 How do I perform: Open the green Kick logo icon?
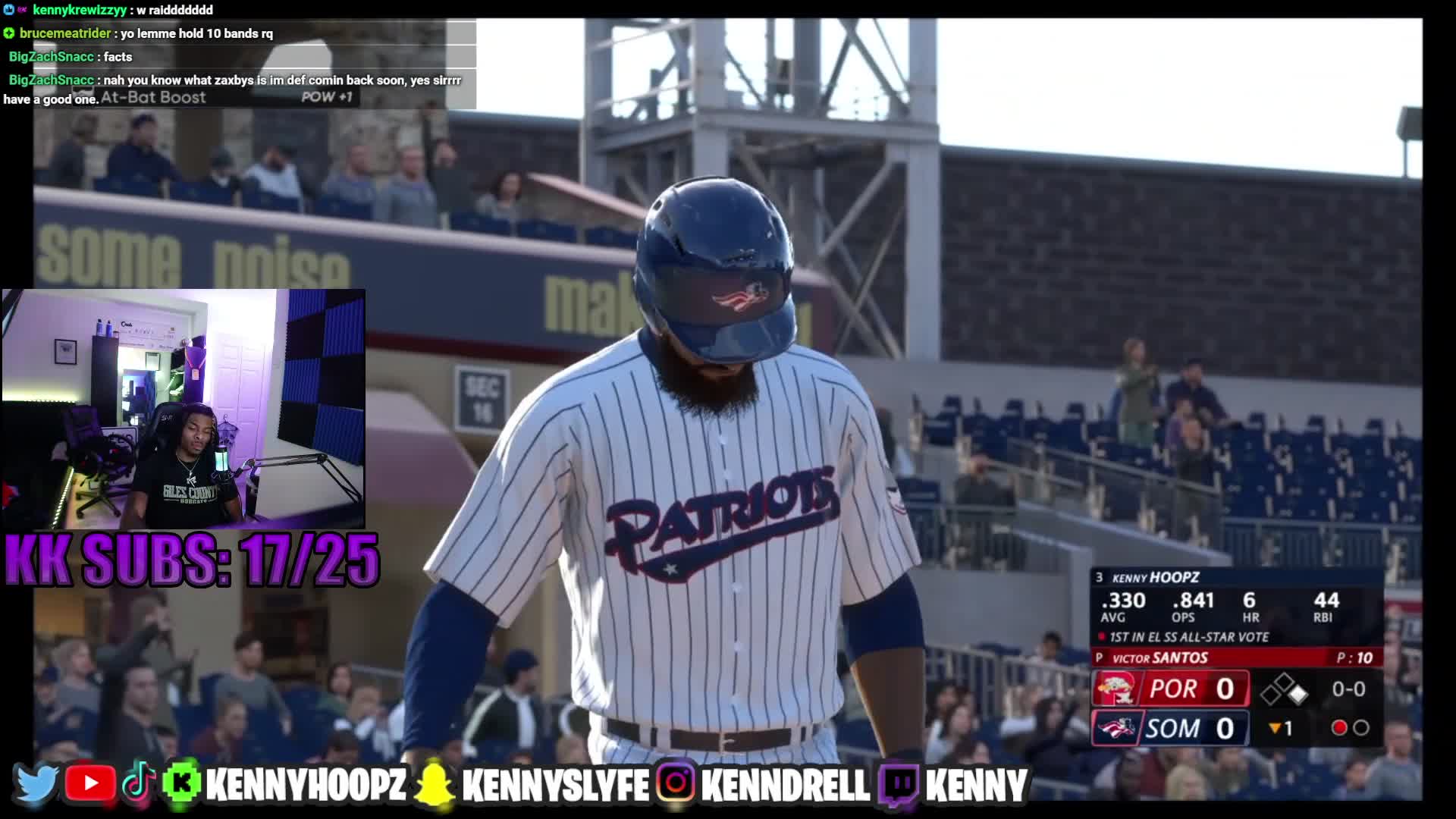181,784
